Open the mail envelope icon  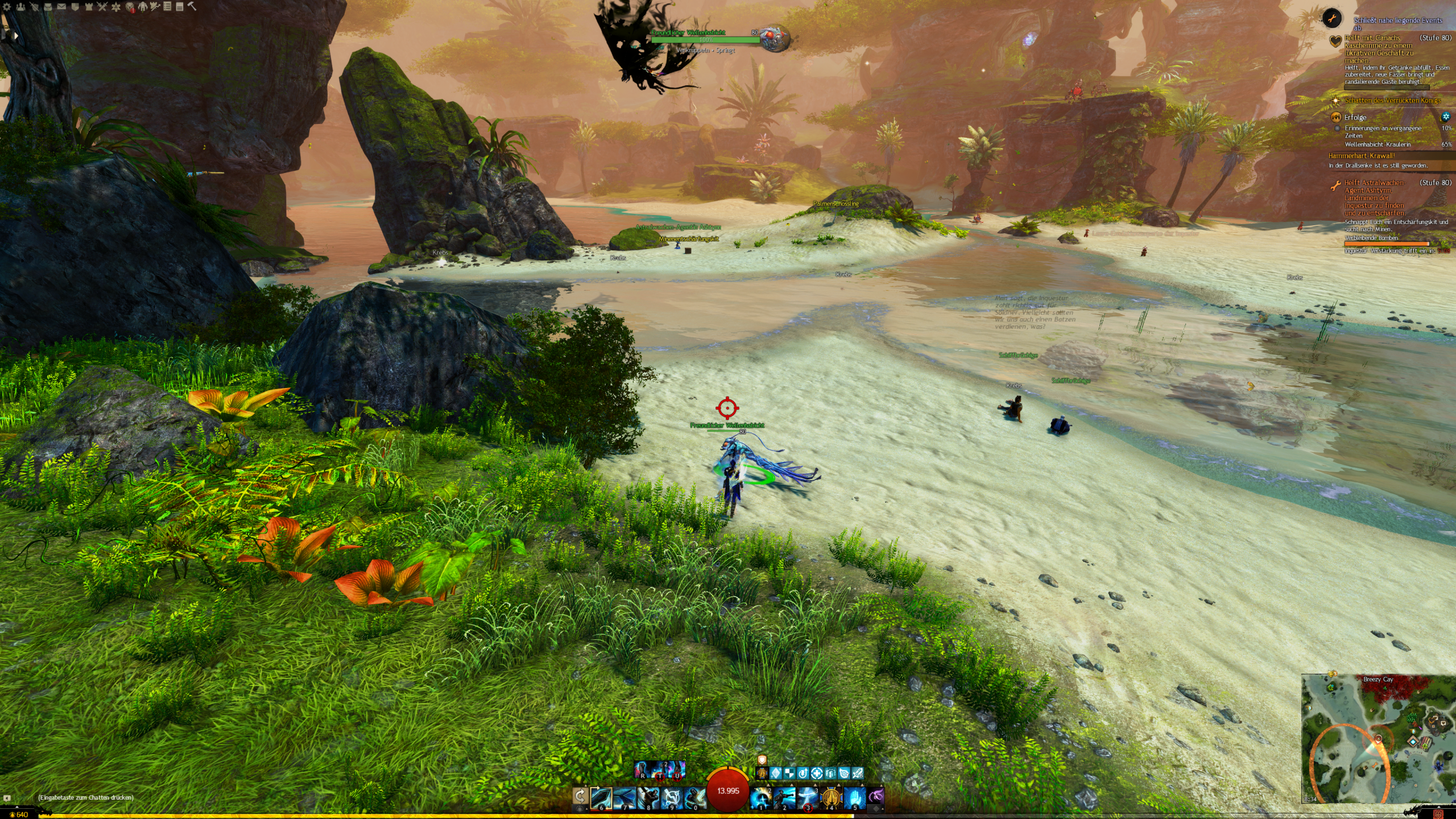click(61, 7)
